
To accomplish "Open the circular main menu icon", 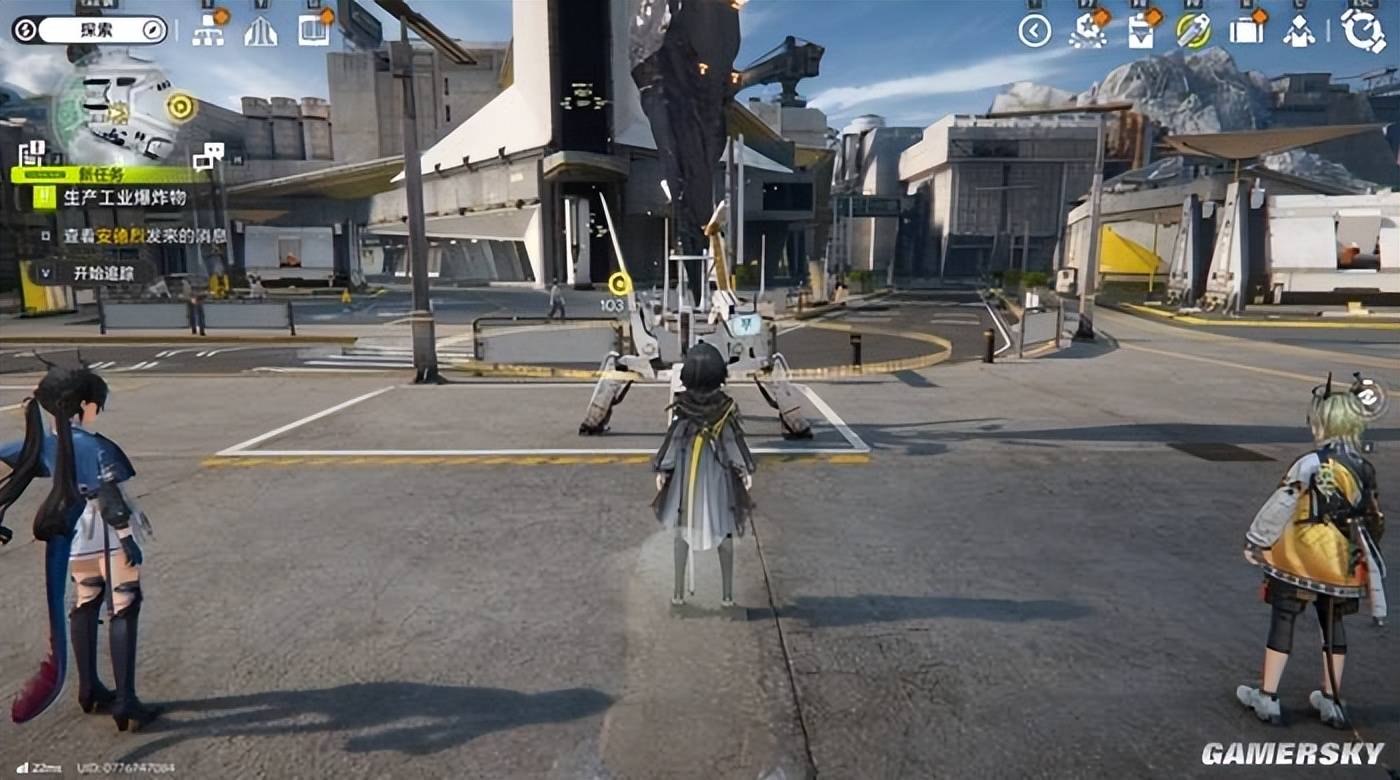I will (1363, 30).
